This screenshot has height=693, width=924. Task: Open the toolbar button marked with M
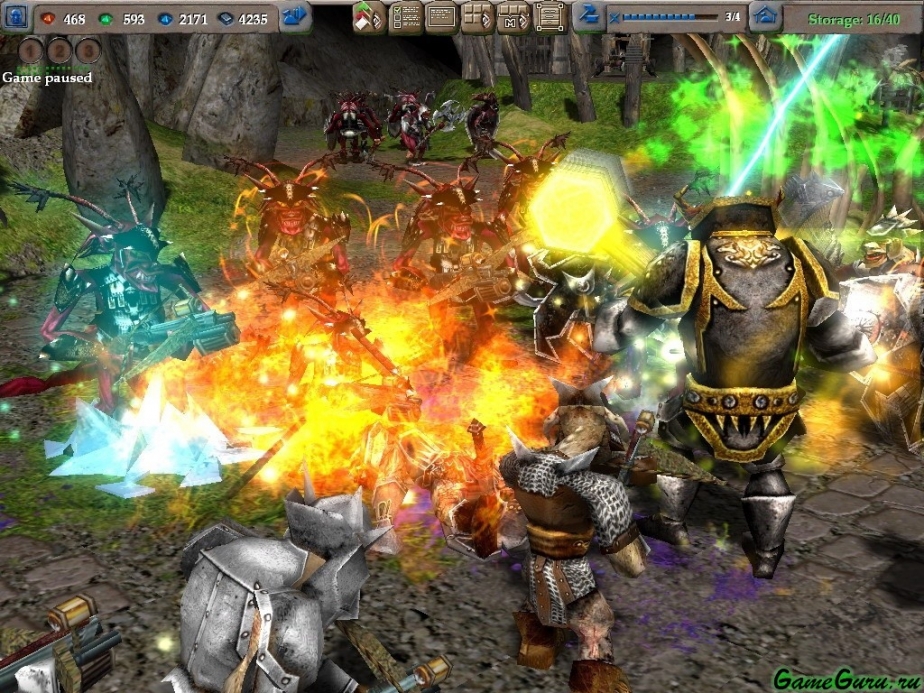[x=511, y=16]
